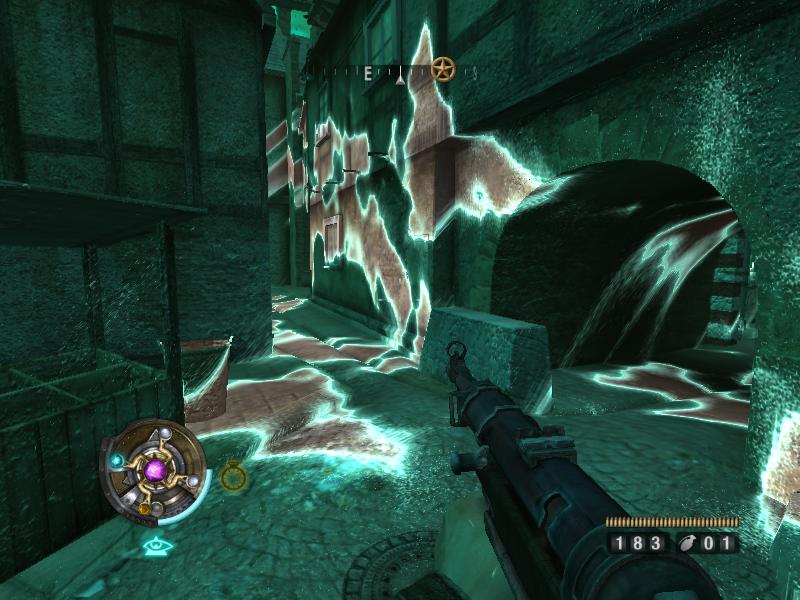The image size is (800, 600).
Task: Select the gold star objective marker
Action: coord(443,70)
